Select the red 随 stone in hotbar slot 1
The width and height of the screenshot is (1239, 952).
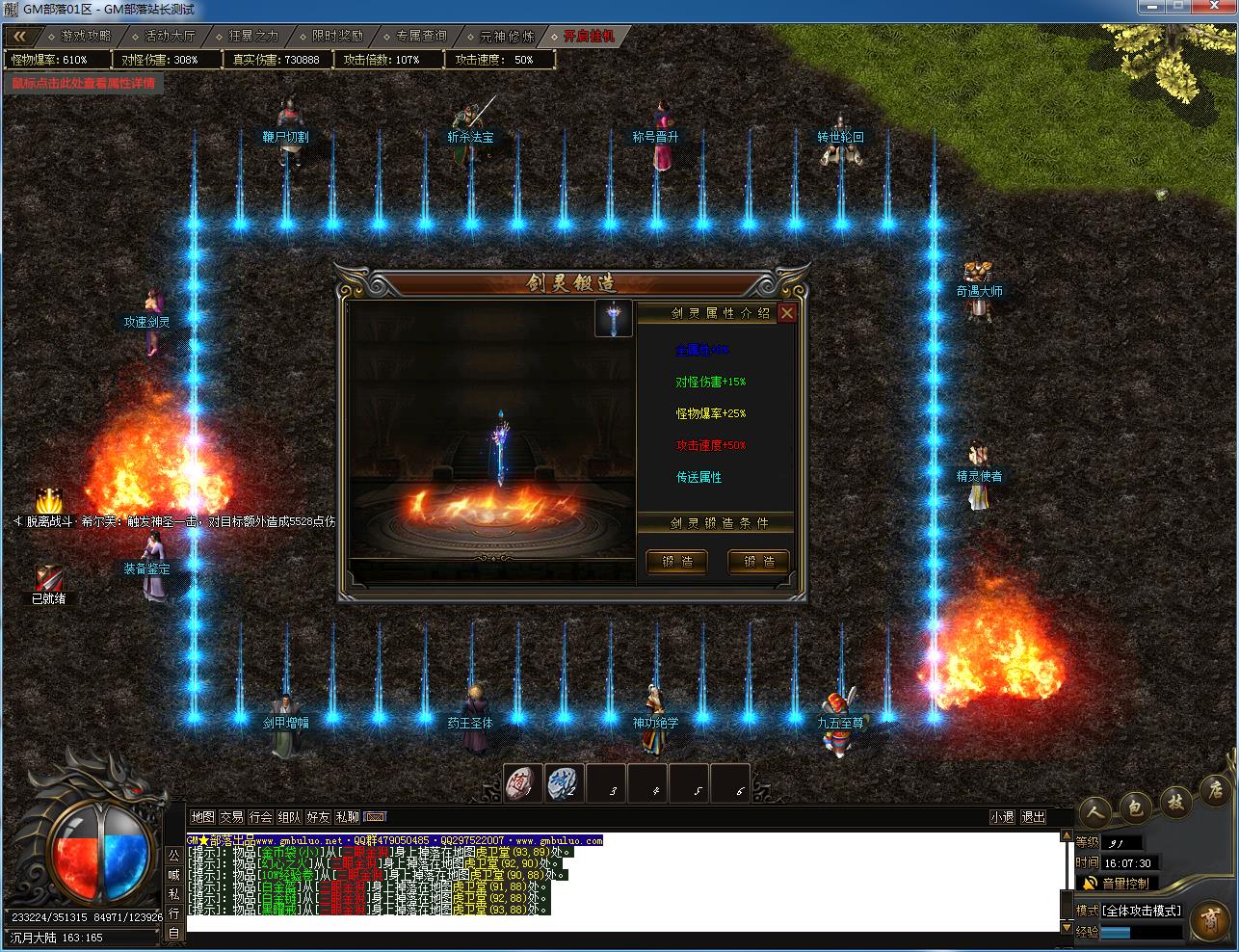[x=523, y=782]
